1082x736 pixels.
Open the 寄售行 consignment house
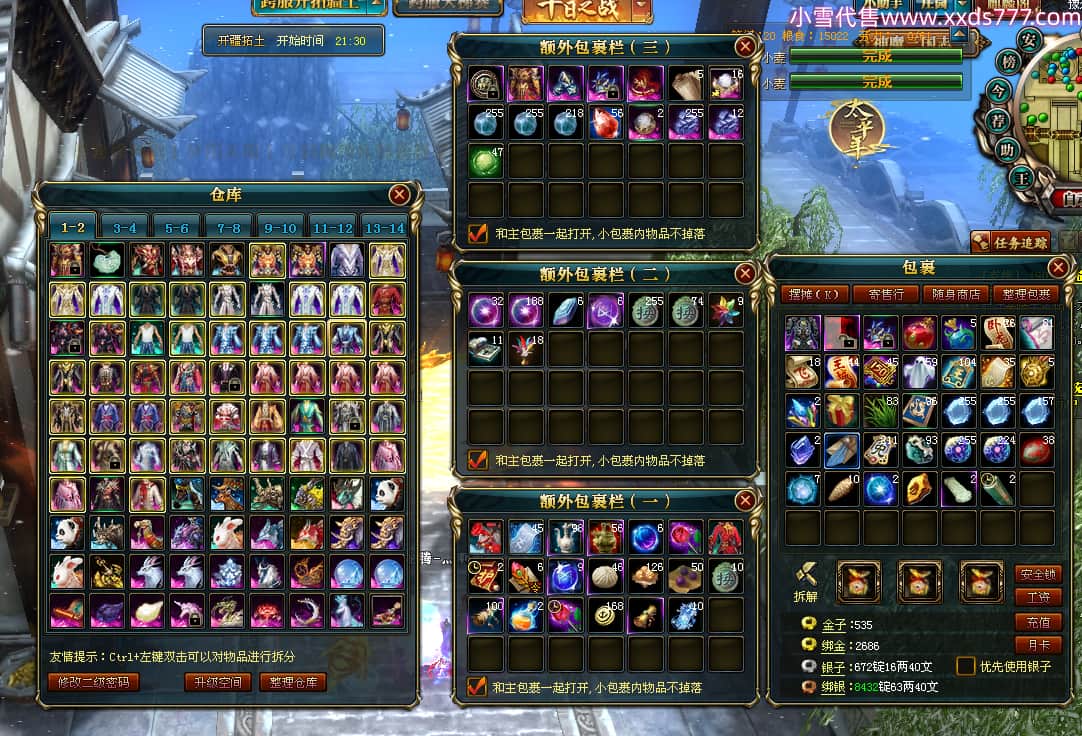click(885, 294)
